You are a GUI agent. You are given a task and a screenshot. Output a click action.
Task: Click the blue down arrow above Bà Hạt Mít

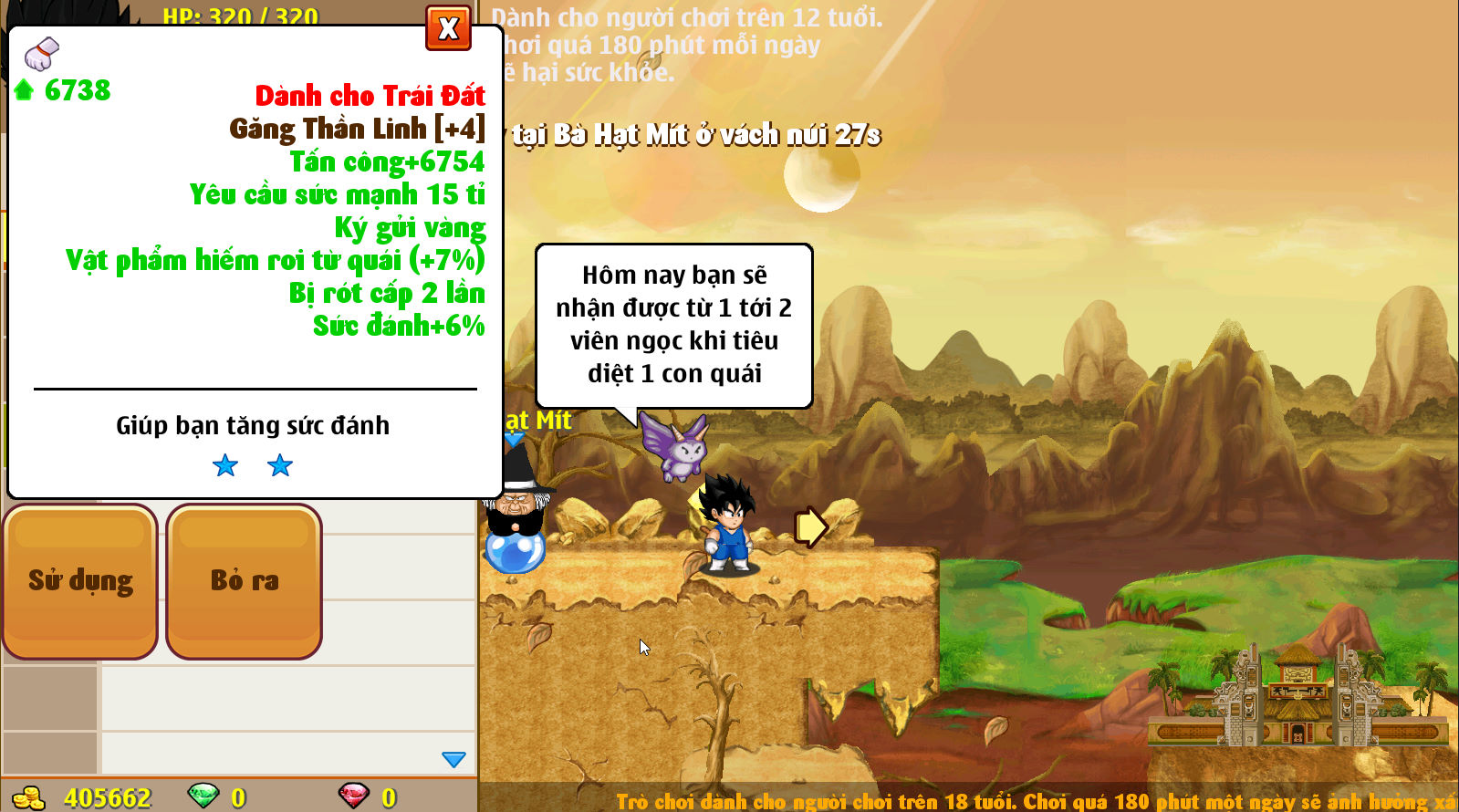pyautogui.click(x=516, y=439)
